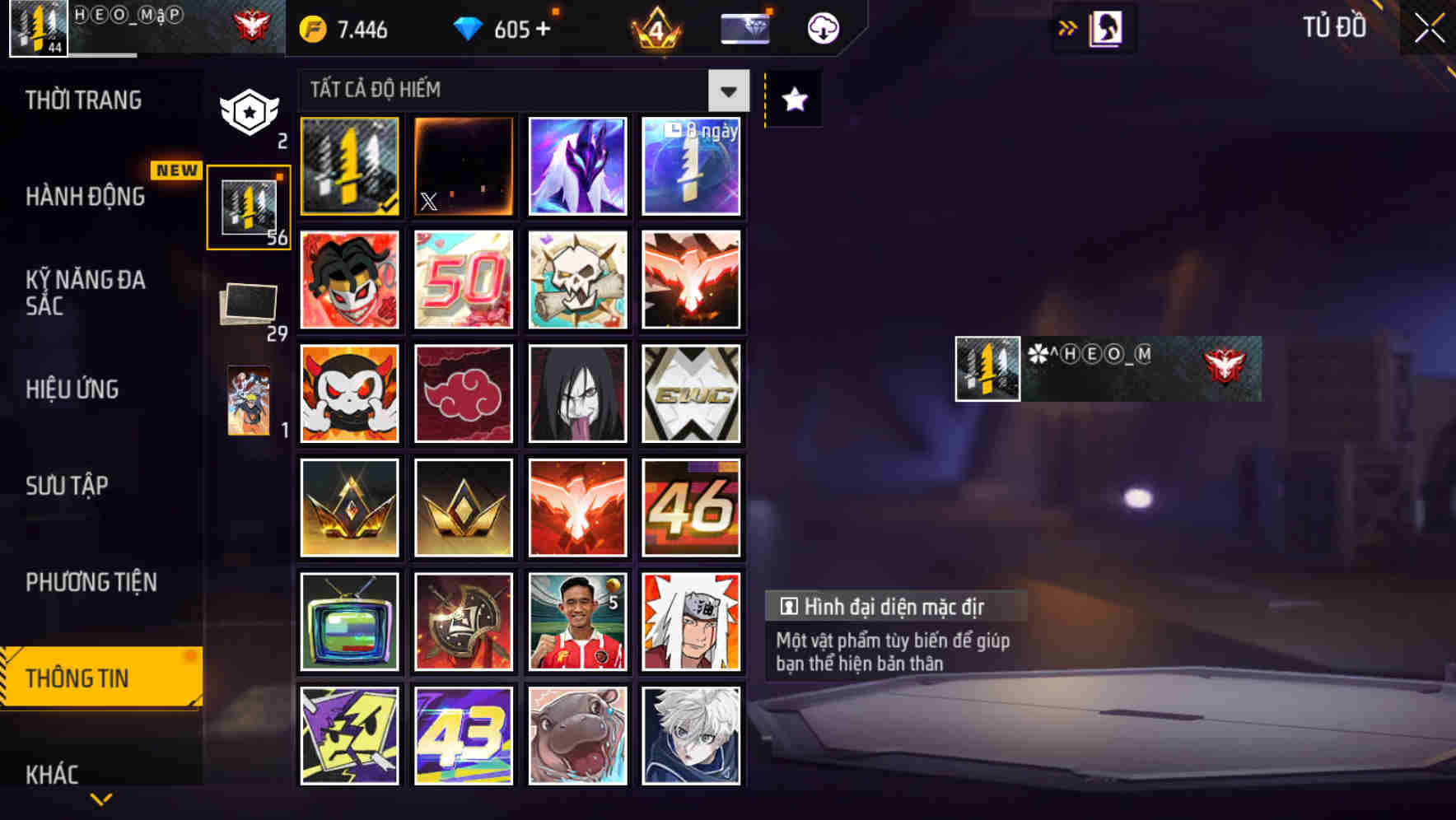Open the avatar category icon showing count 56
The height and width of the screenshot is (820, 1456).
point(248,205)
